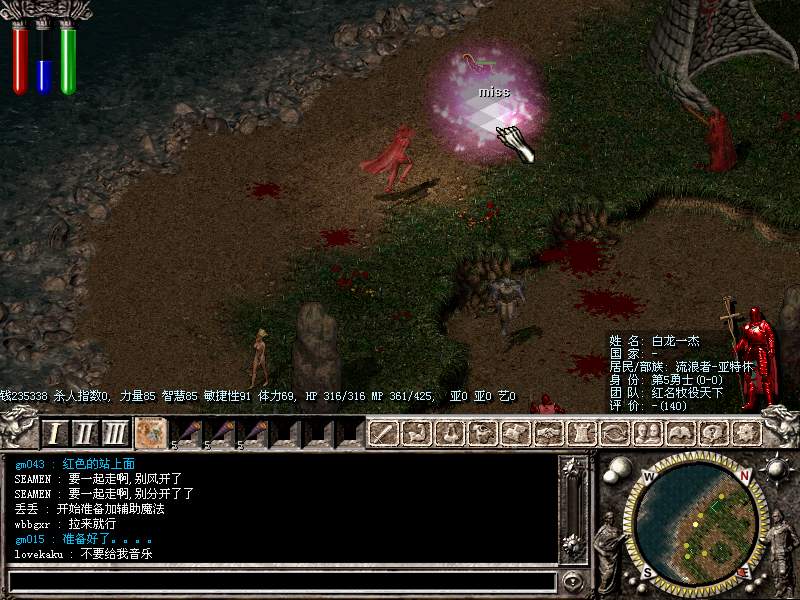Click the sword icon in the action bar
This screenshot has width=800, height=600.
385,433
